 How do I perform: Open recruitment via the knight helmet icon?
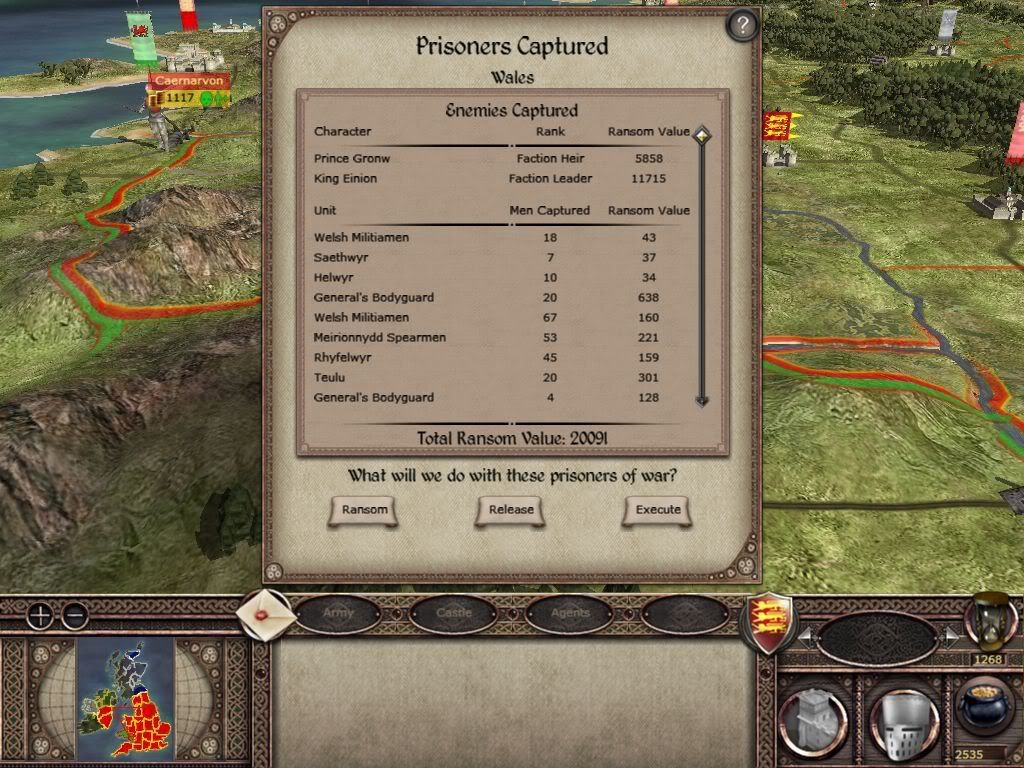click(x=898, y=718)
